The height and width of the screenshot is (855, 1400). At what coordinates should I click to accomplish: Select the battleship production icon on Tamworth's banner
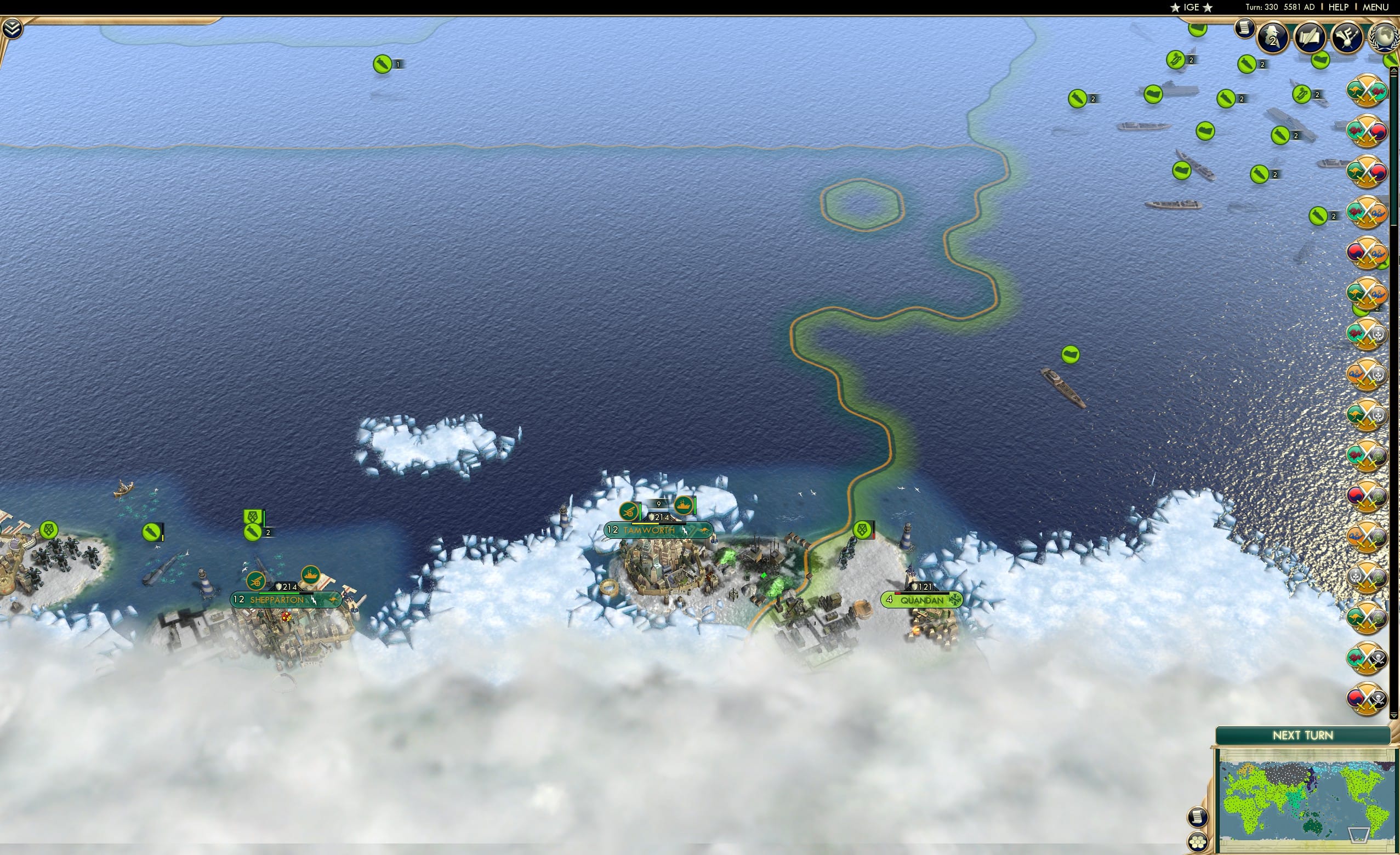pos(685,508)
